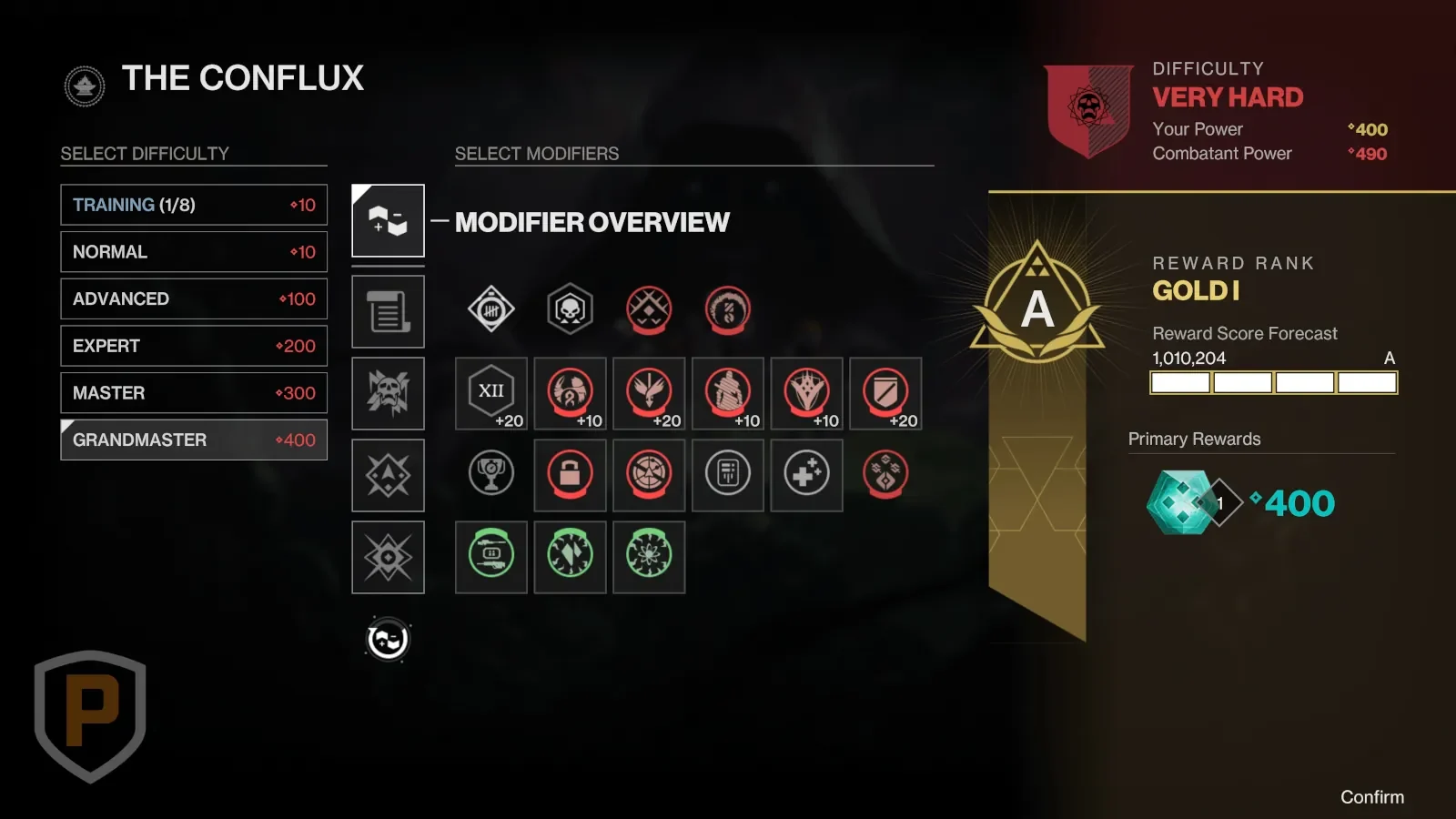Click the masked face icon below the sidebar

[388, 639]
